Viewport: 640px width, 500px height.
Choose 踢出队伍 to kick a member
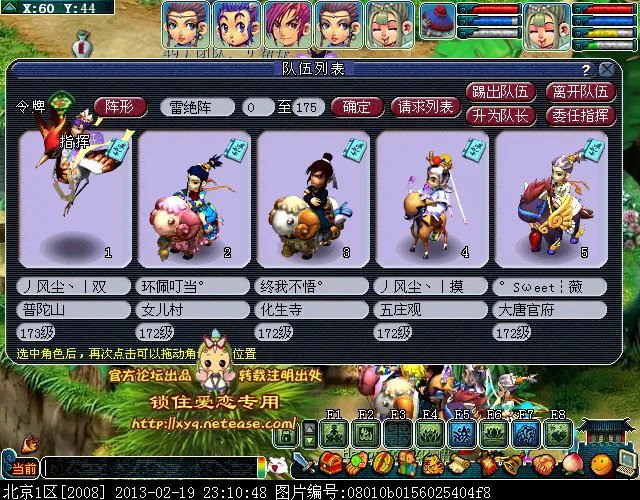pyautogui.click(x=500, y=92)
